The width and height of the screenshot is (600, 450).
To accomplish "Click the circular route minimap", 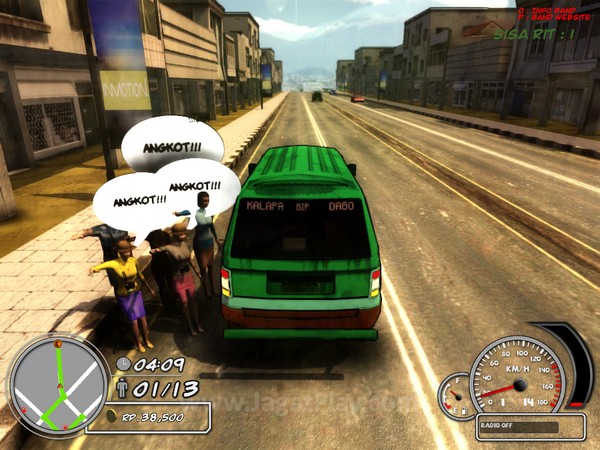I will point(59,386).
